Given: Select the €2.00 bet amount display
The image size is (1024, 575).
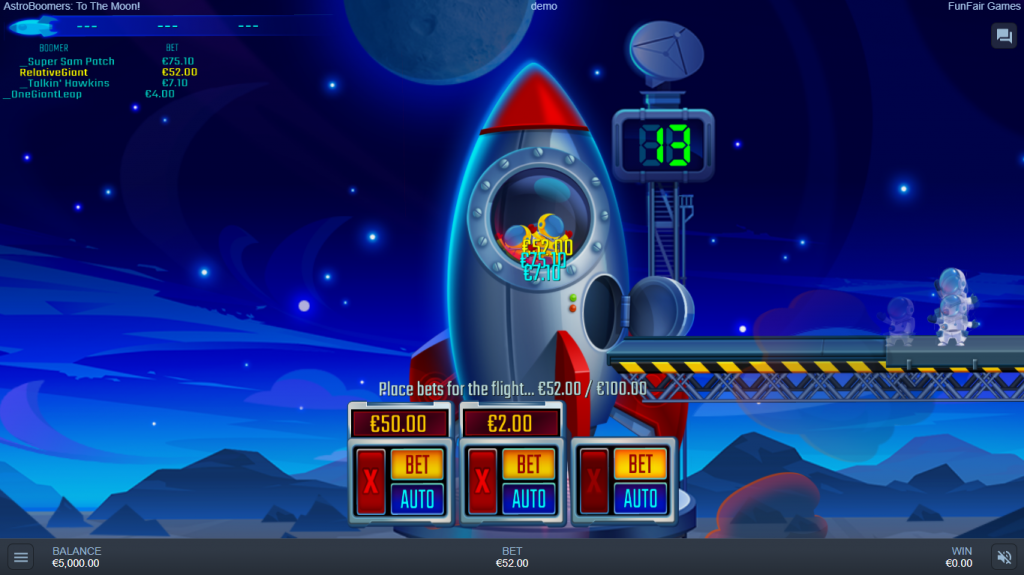Looking at the screenshot, I should [x=510, y=423].
